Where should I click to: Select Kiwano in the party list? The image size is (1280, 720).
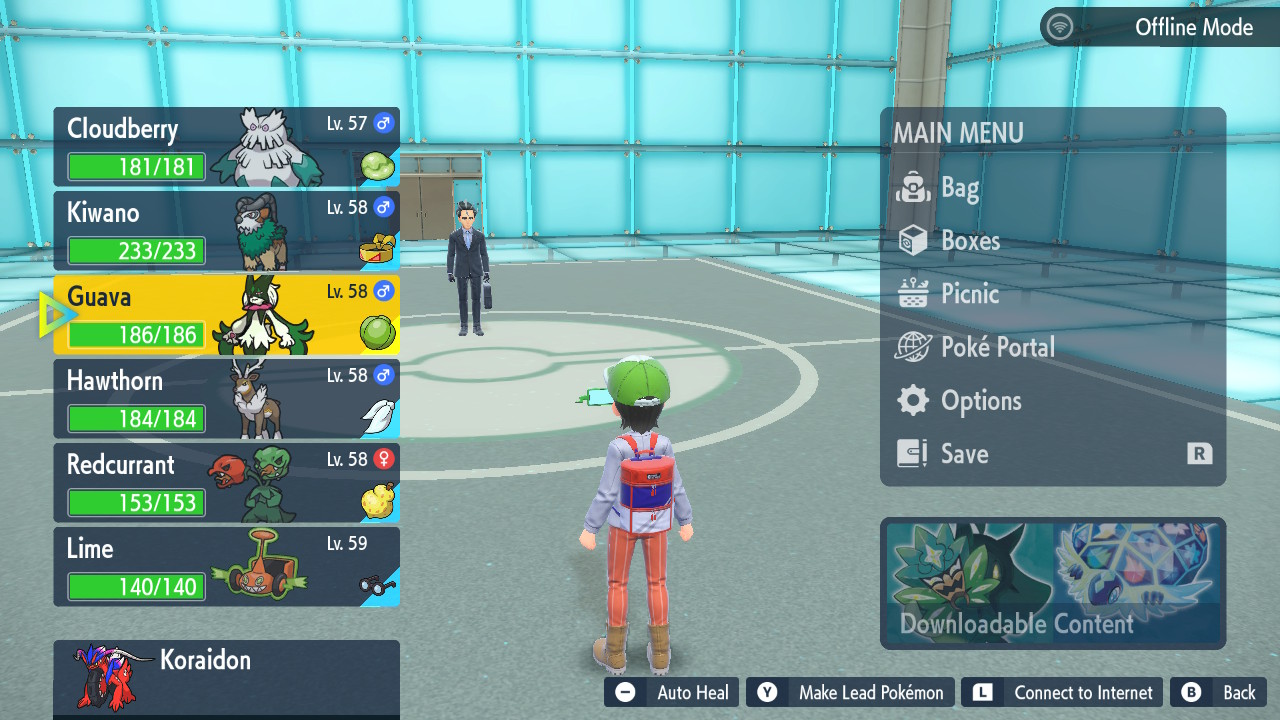click(x=226, y=231)
